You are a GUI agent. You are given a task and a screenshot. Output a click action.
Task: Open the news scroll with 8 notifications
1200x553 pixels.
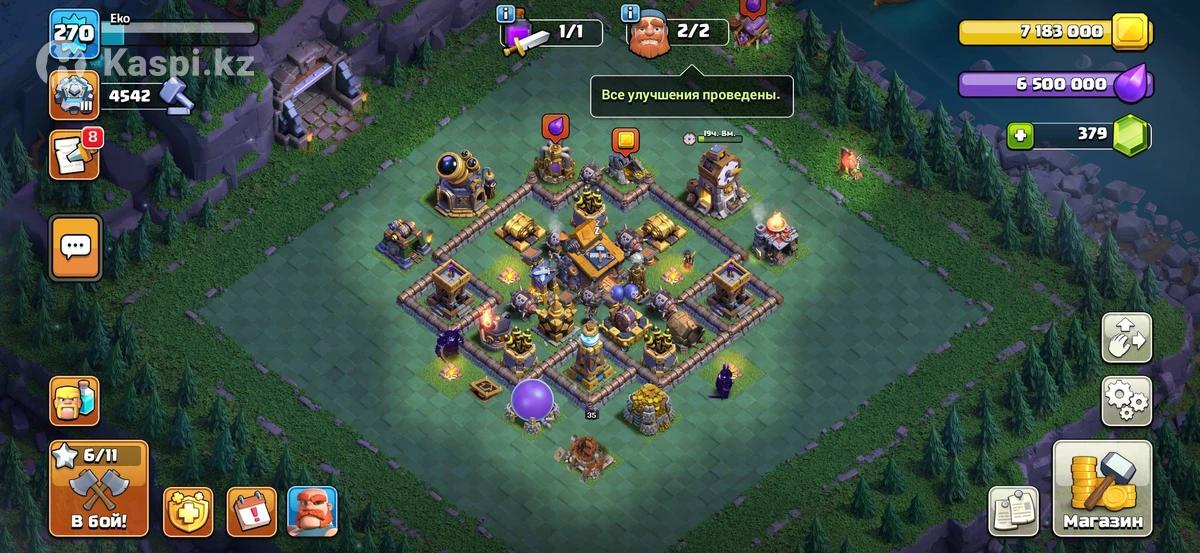click(x=74, y=156)
